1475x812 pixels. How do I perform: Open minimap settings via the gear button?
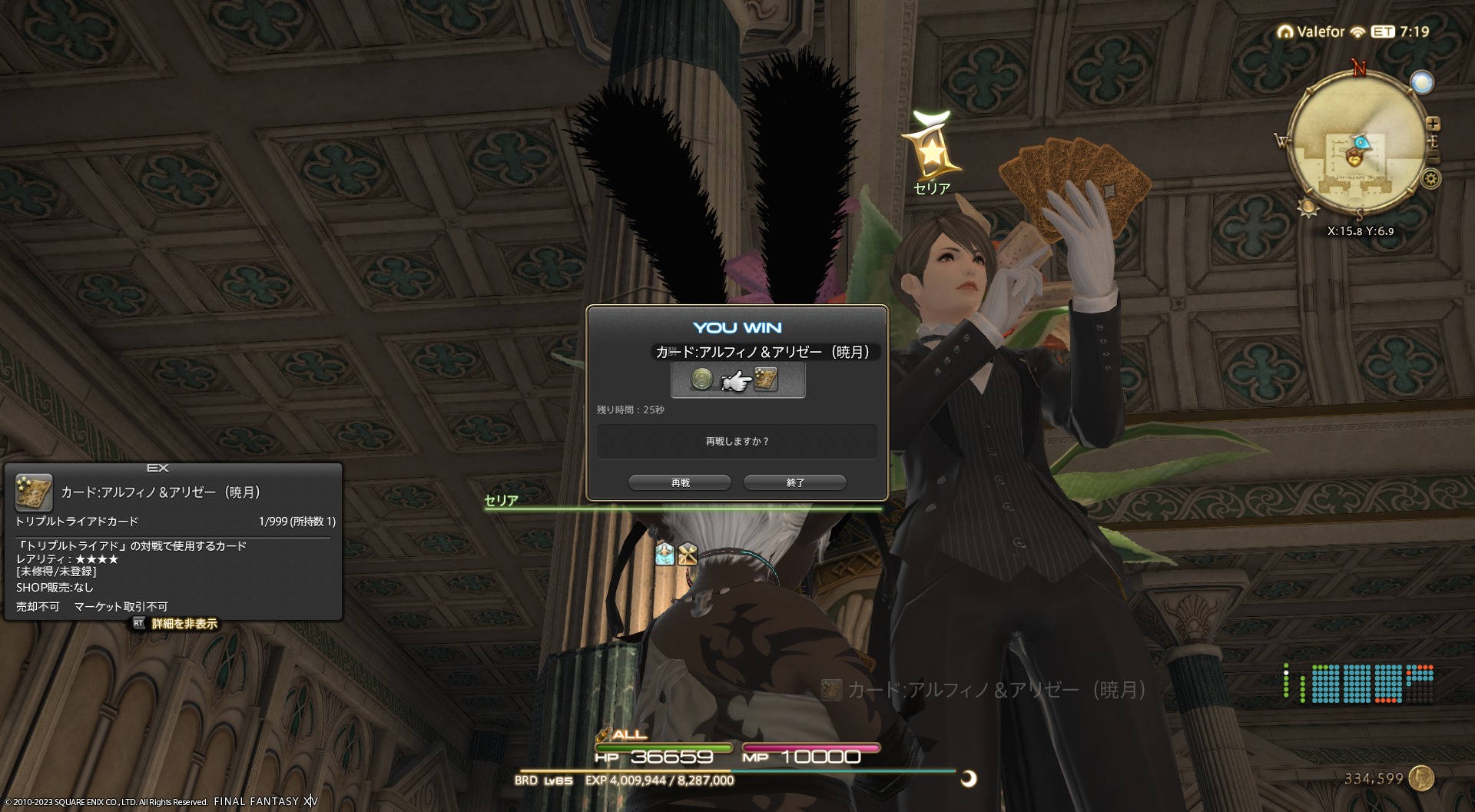point(1430,180)
